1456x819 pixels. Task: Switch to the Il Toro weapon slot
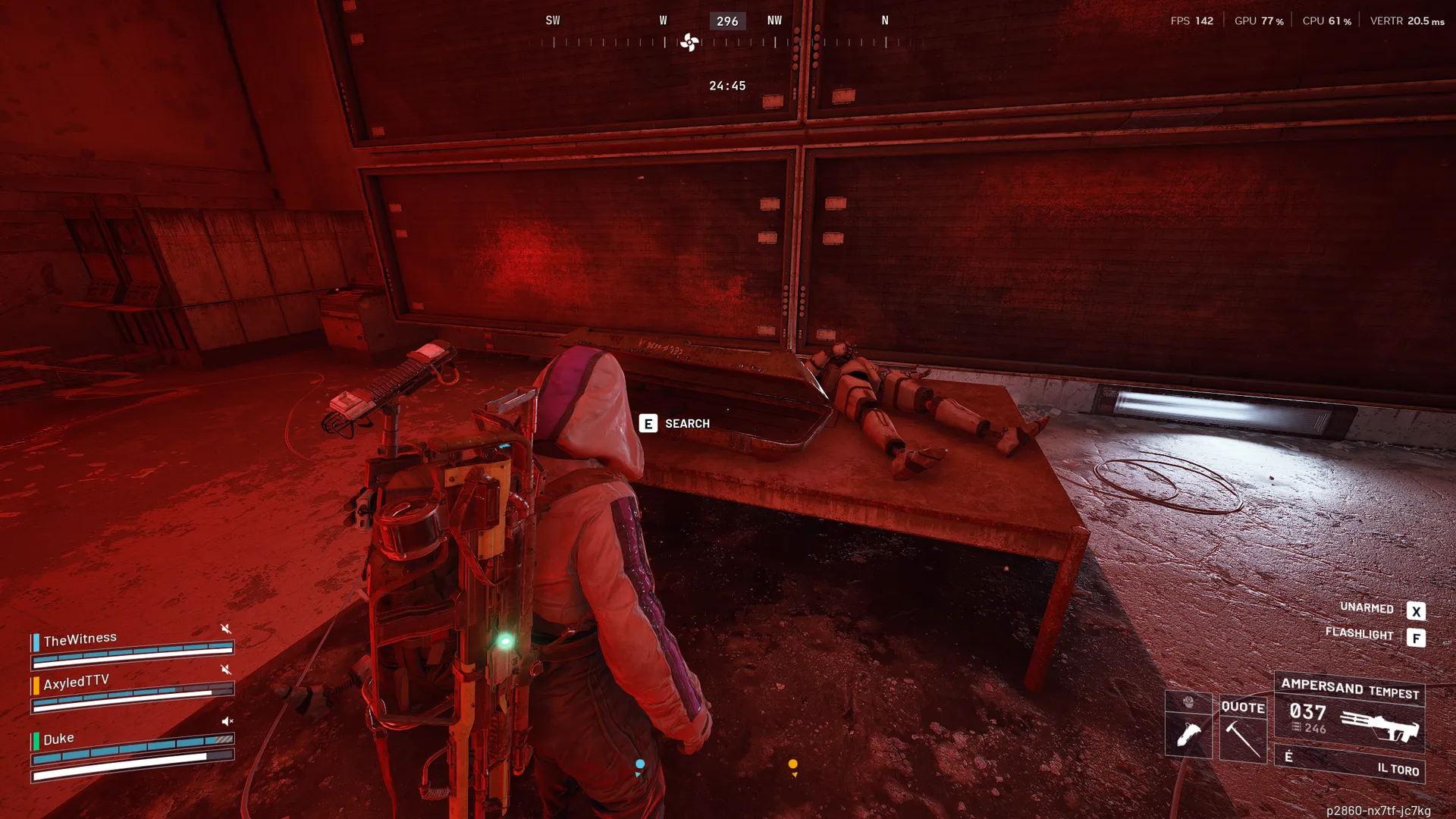(1350, 764)
